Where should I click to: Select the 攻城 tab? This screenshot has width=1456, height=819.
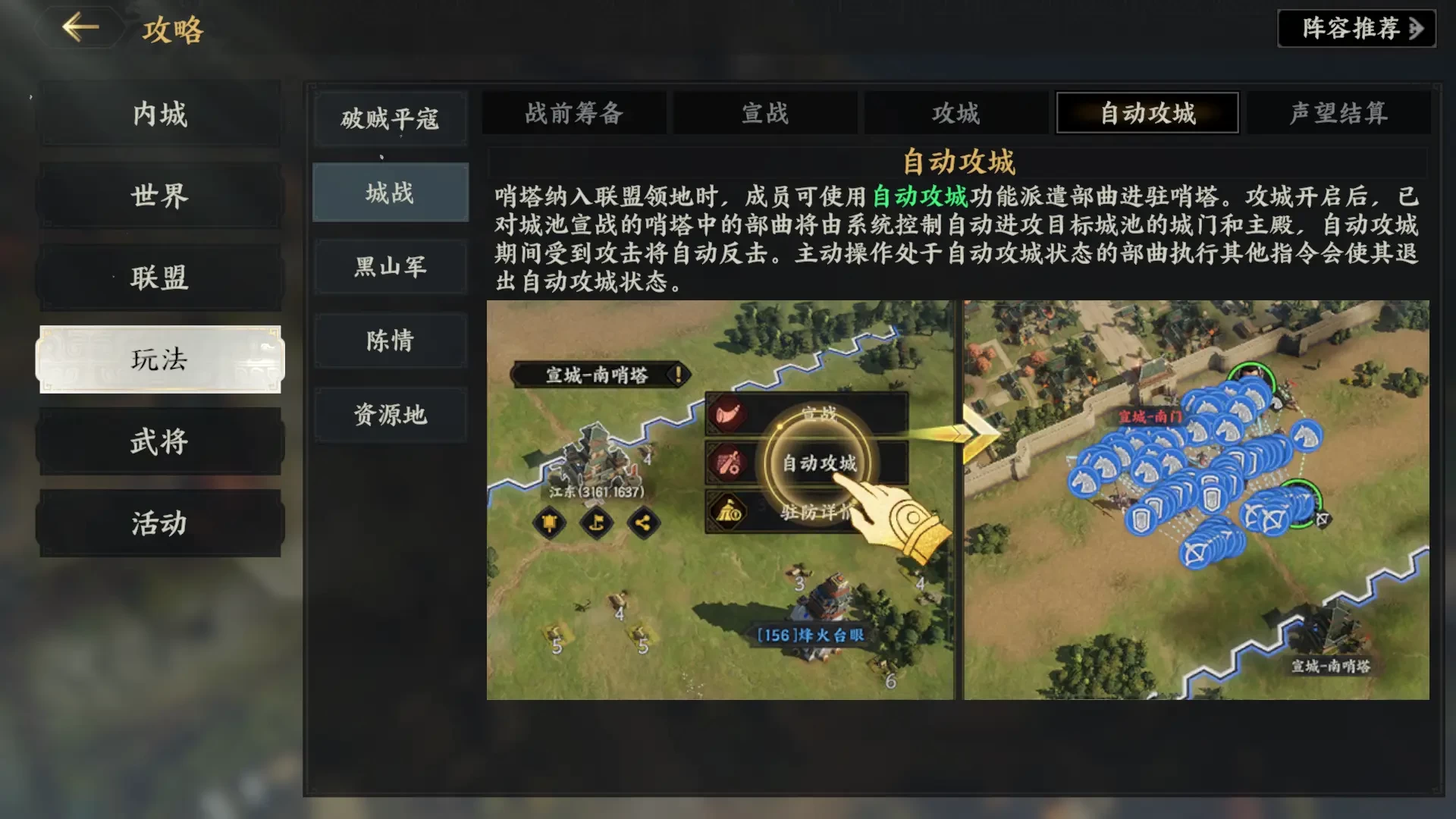[955, 113]
